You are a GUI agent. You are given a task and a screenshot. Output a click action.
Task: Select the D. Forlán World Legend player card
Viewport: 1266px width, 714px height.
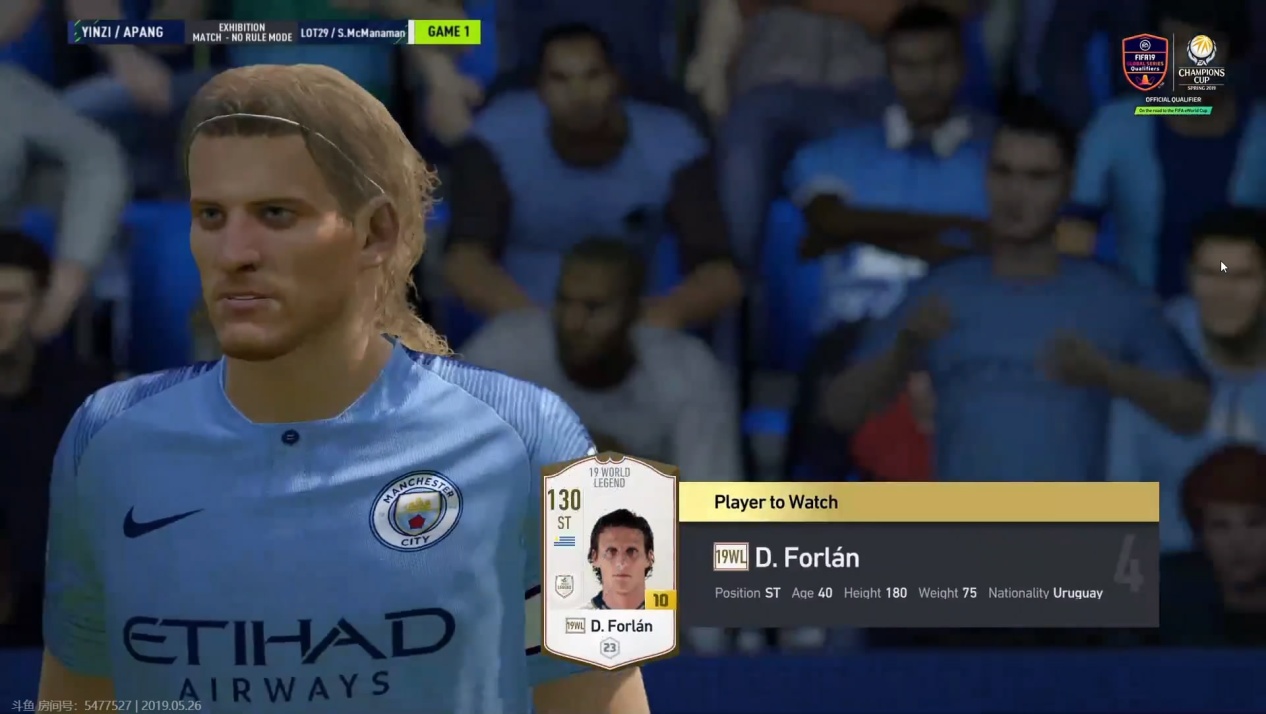[609, 560]
